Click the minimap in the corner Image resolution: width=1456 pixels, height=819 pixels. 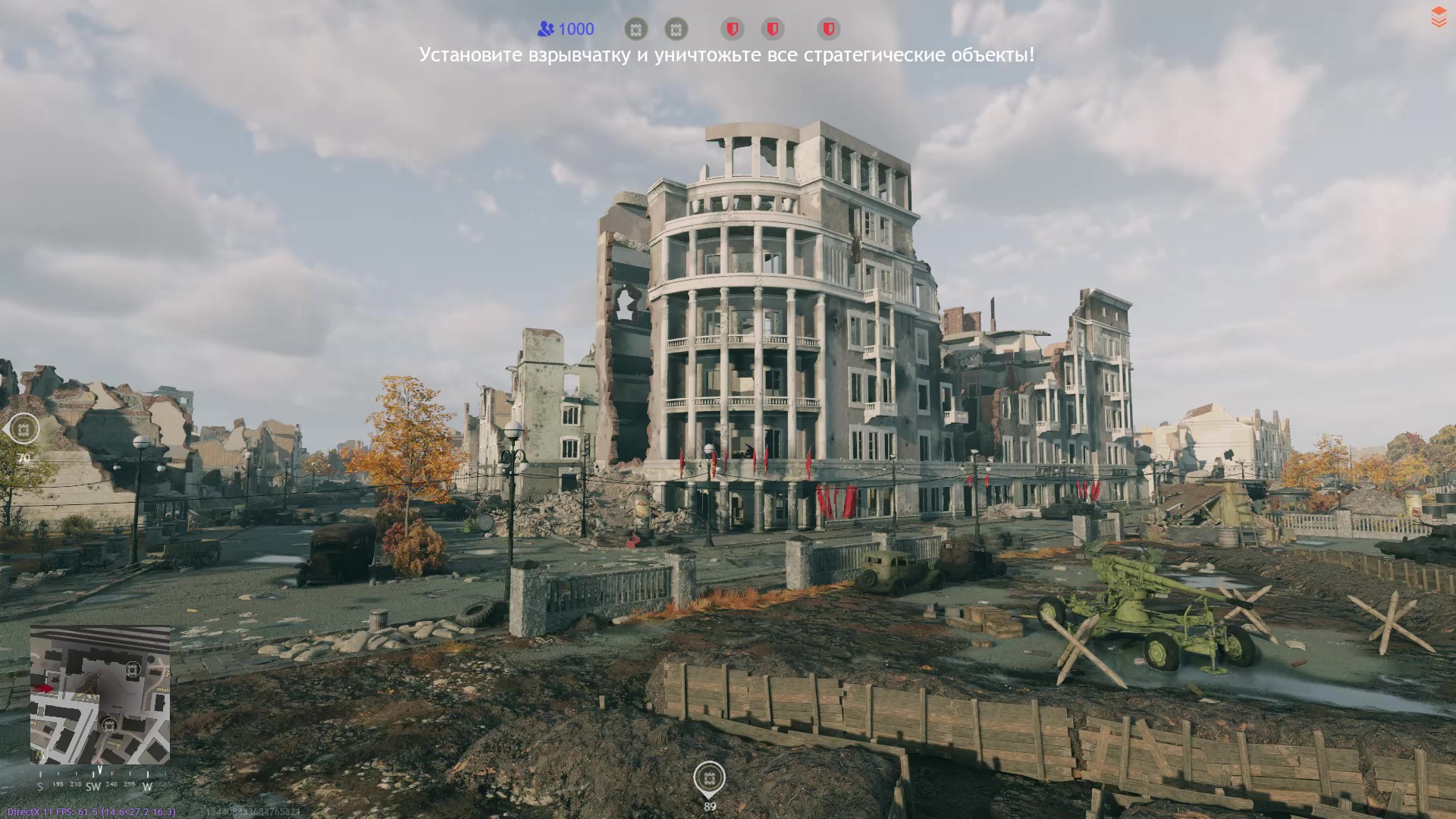click(100, 694)
